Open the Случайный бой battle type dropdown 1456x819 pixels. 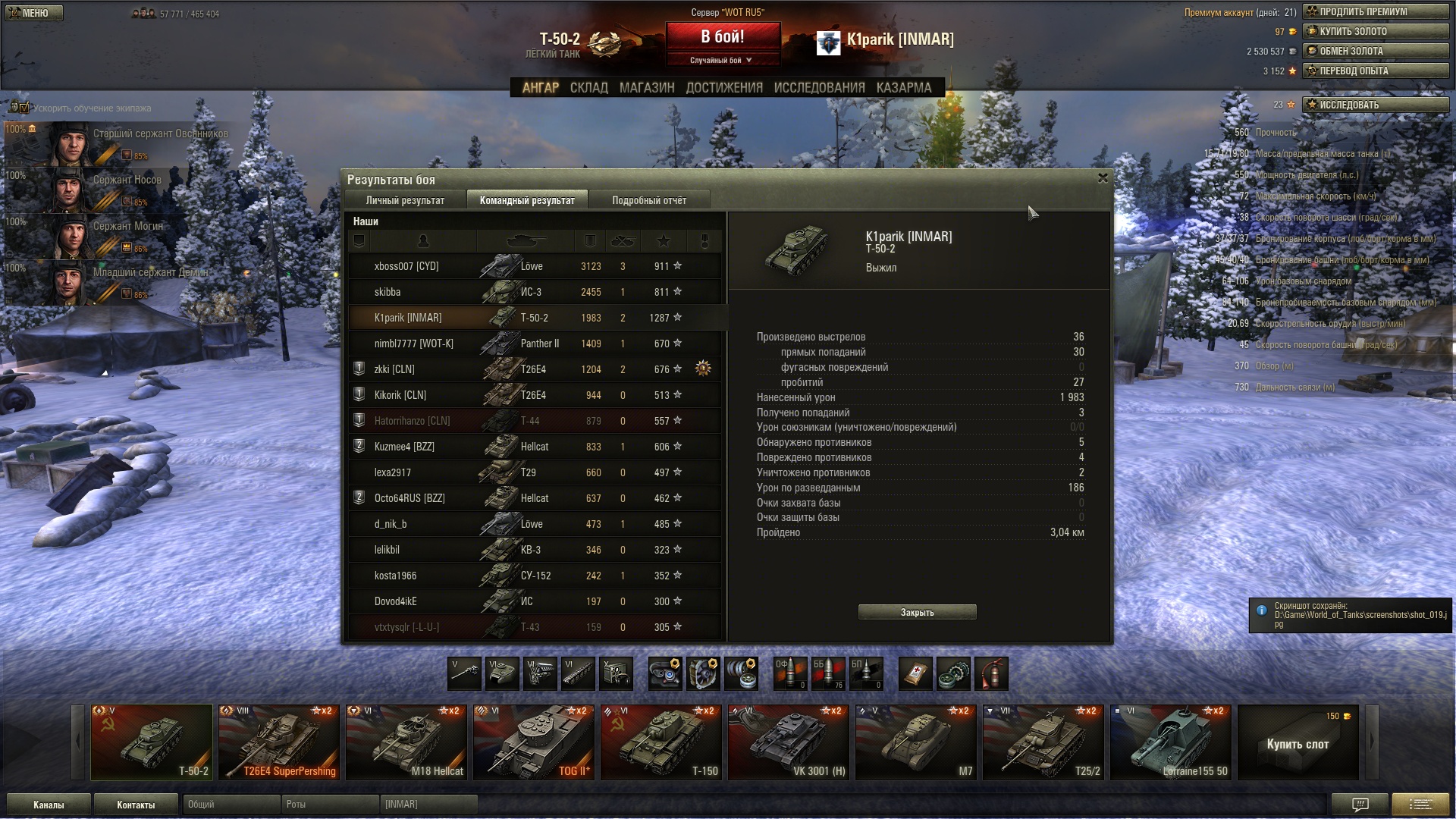coord(722,60)
